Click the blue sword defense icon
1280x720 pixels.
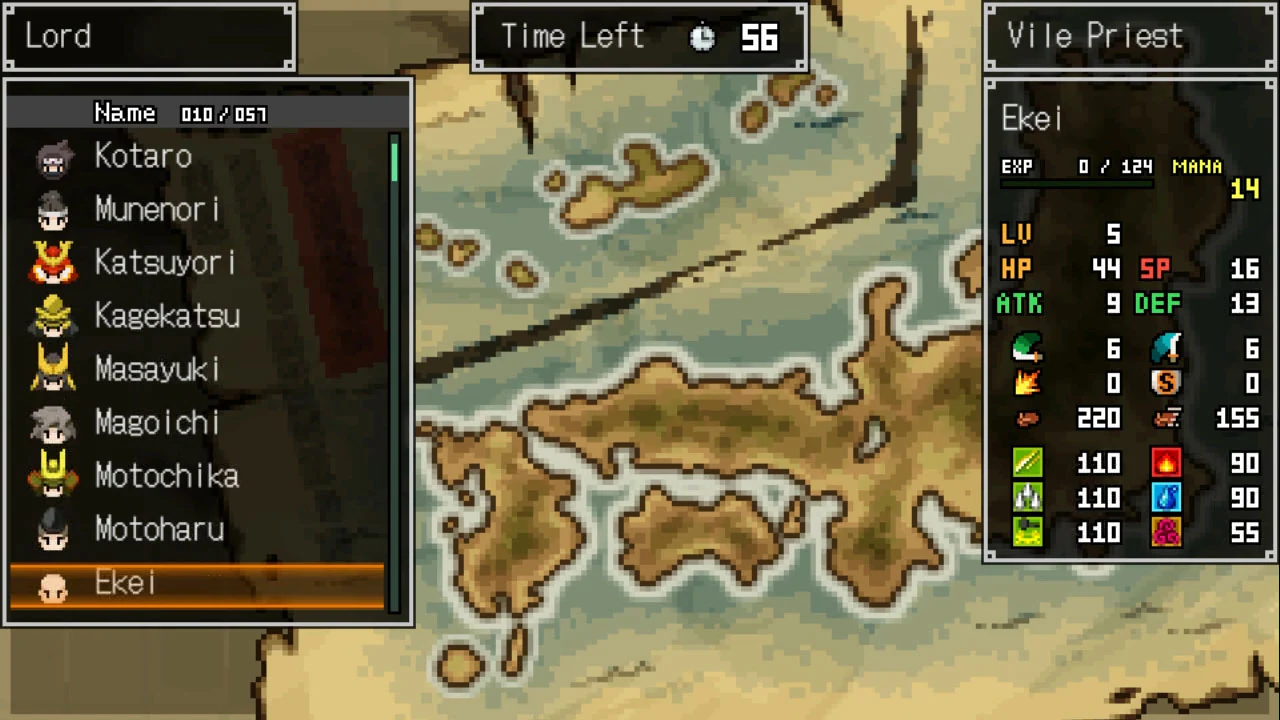coord(1168,348)
